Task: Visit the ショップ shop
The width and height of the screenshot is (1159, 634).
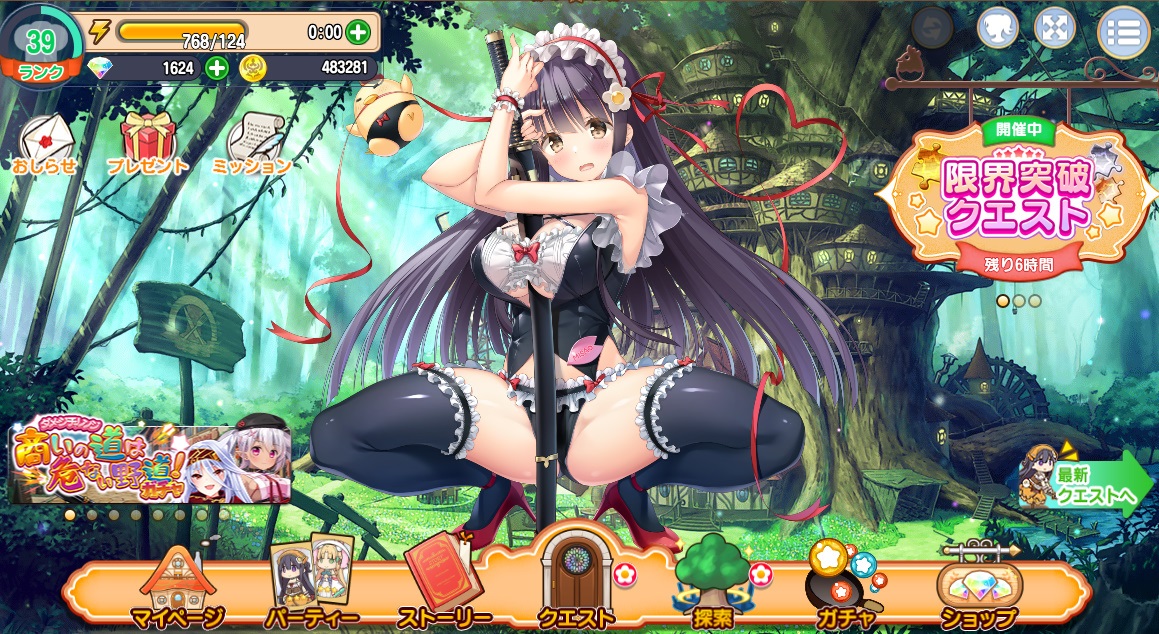Action: [x=978, y=590]
